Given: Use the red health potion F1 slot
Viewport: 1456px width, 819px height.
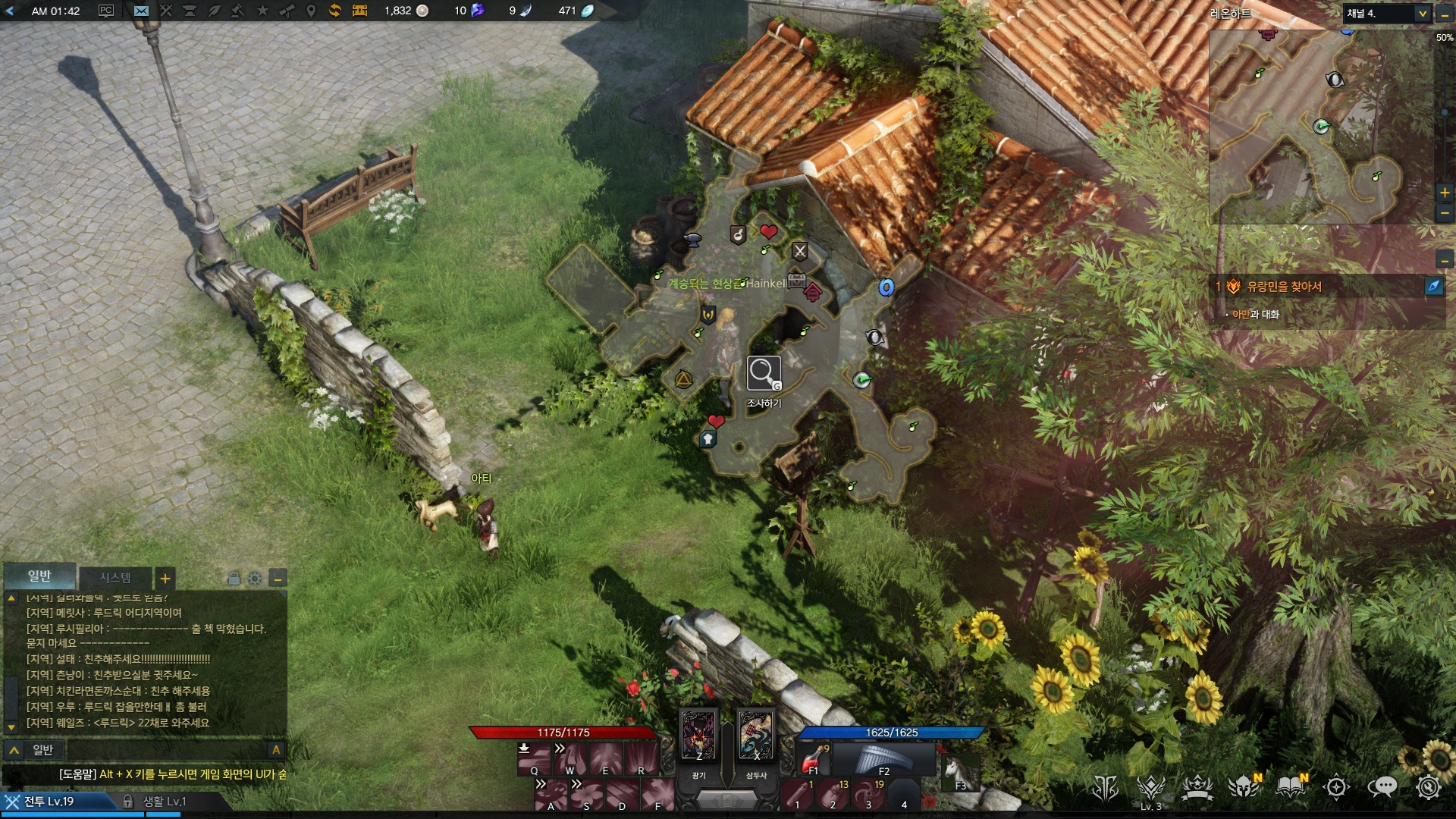Looking at the screenshot, I should 813,758.
